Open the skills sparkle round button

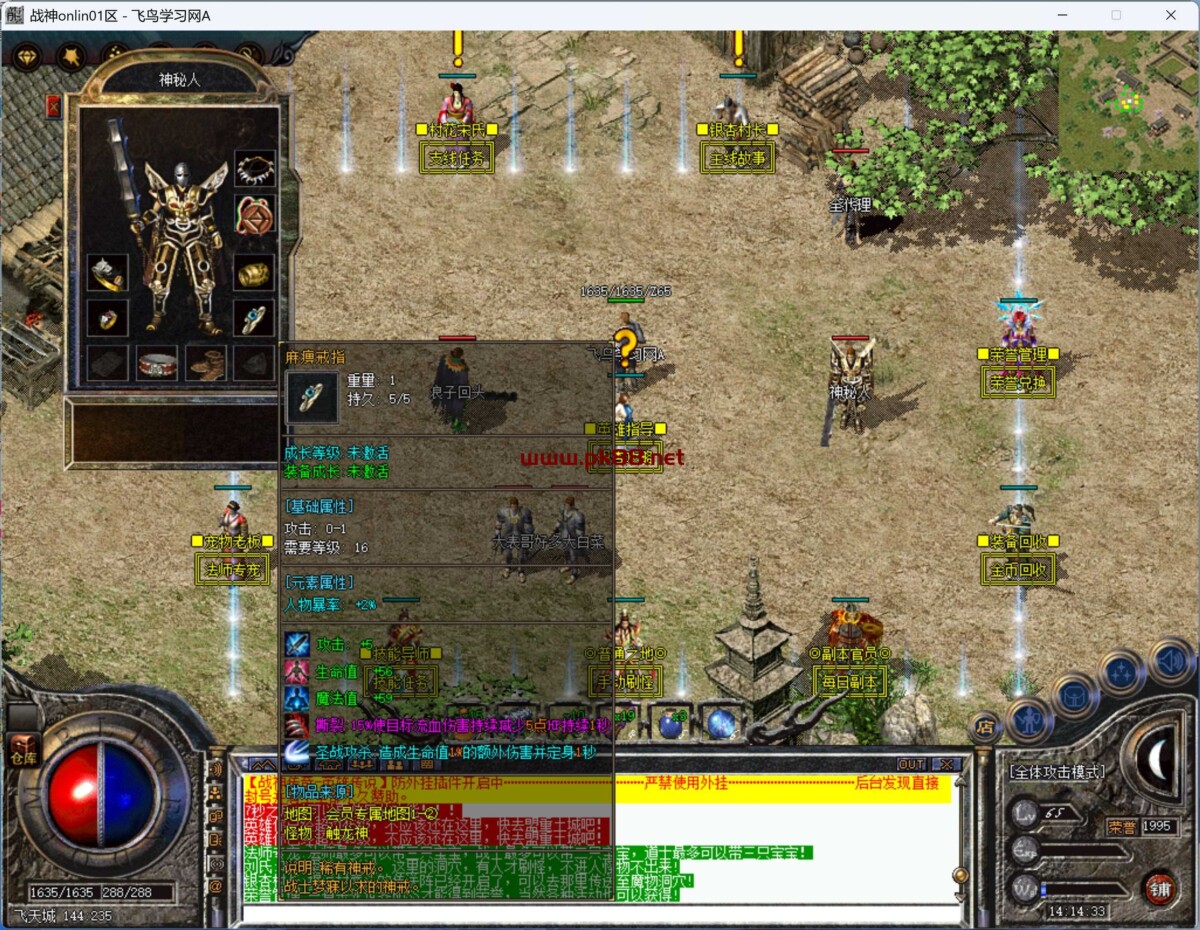pyautogui.click(x=1120, y=672)
